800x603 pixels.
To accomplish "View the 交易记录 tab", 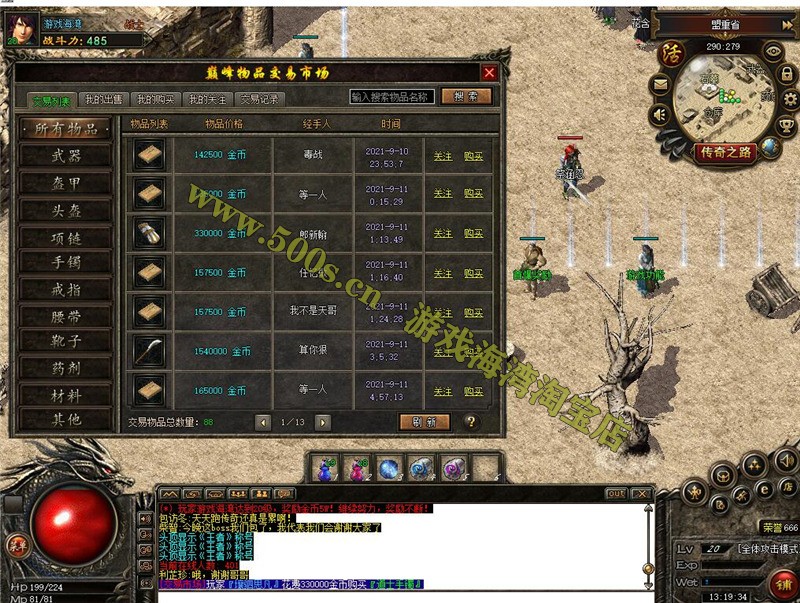I will tap(259, 99).
